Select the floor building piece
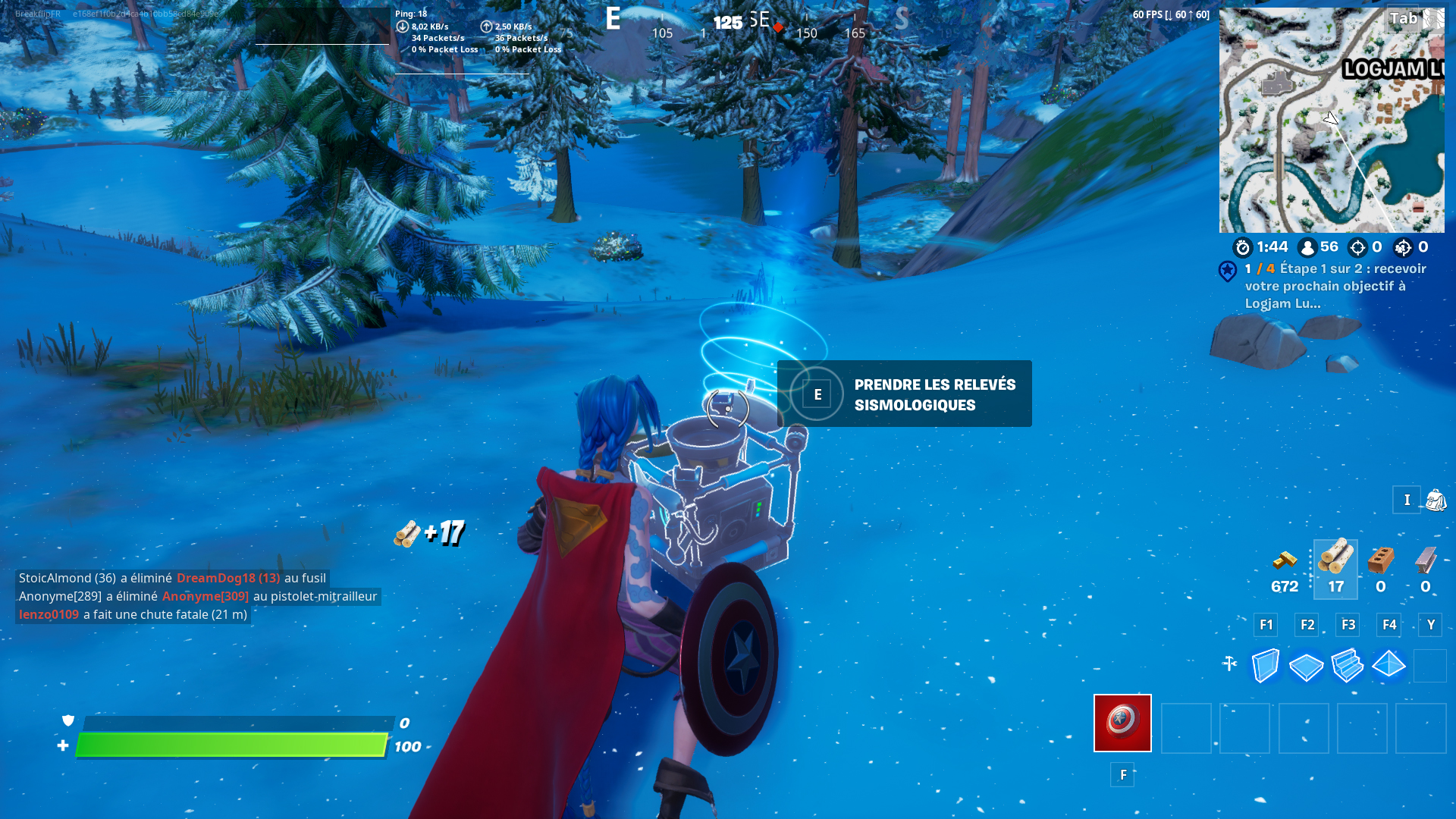The image size is (1456, 819). pos(1305,667)
